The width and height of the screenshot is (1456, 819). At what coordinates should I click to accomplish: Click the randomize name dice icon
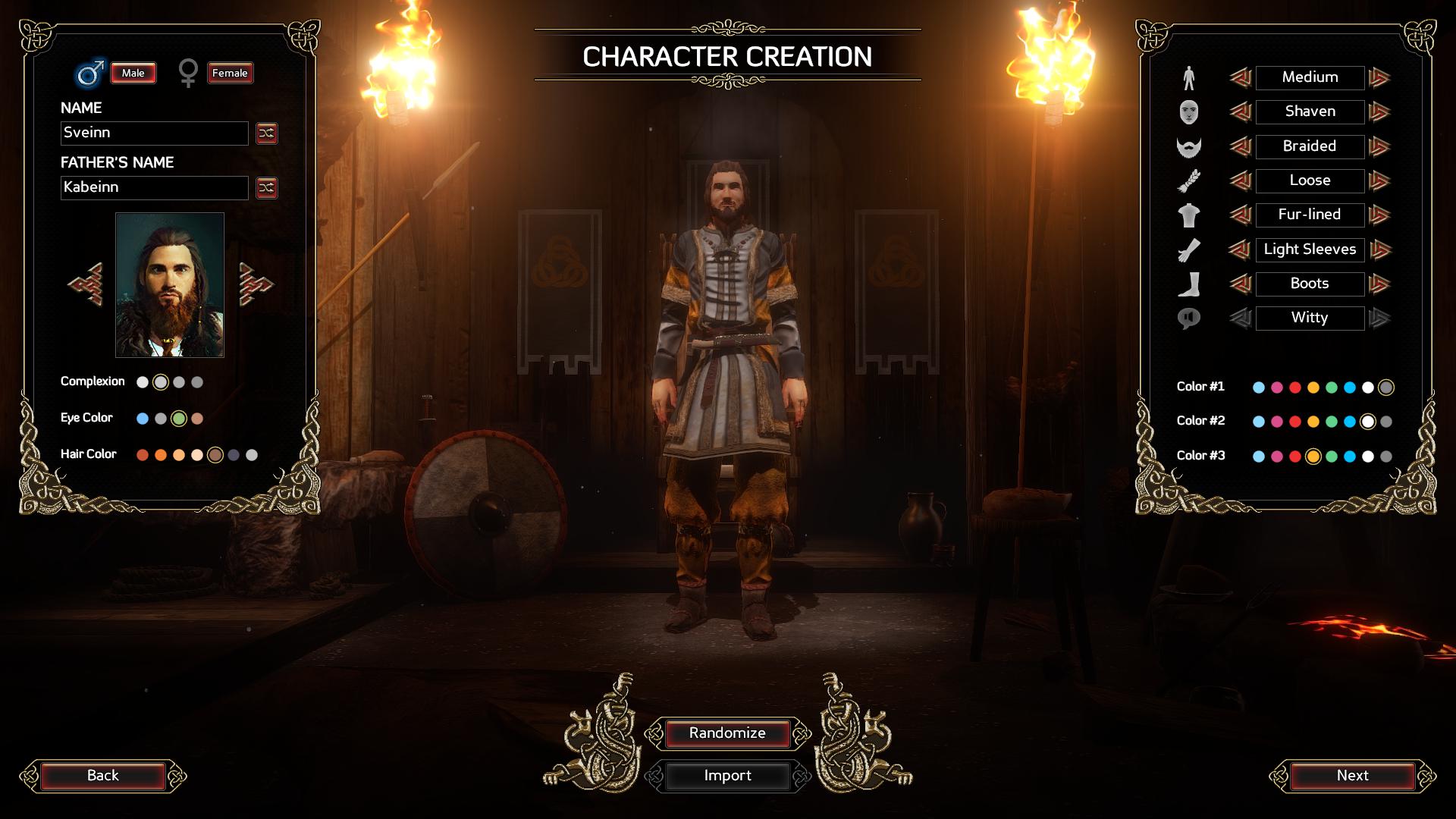click(x=267, y=133)
